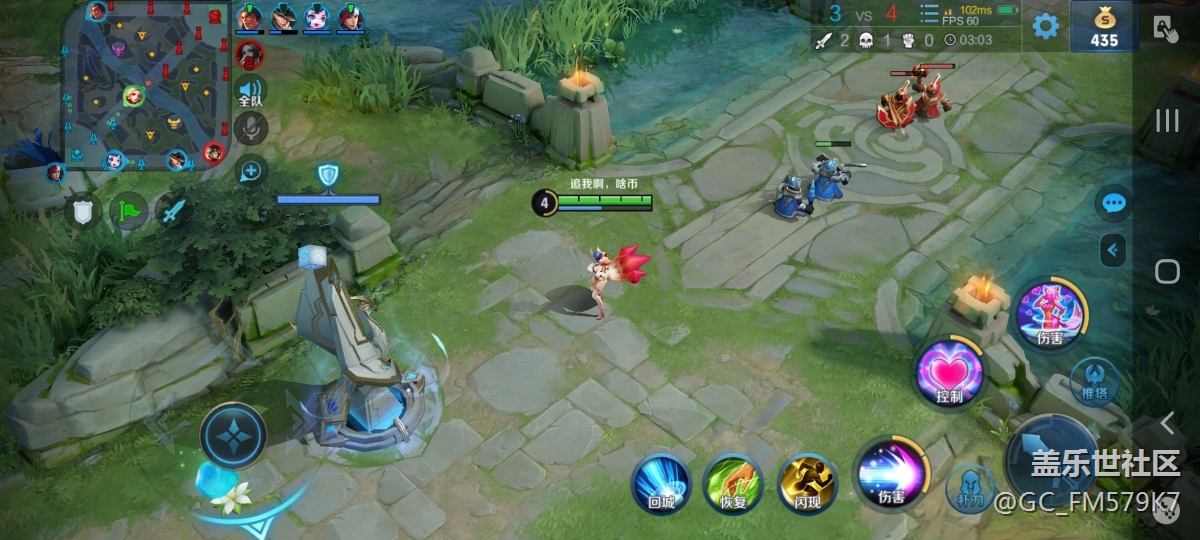Tap the 推塔 tower attack button

1093,382
